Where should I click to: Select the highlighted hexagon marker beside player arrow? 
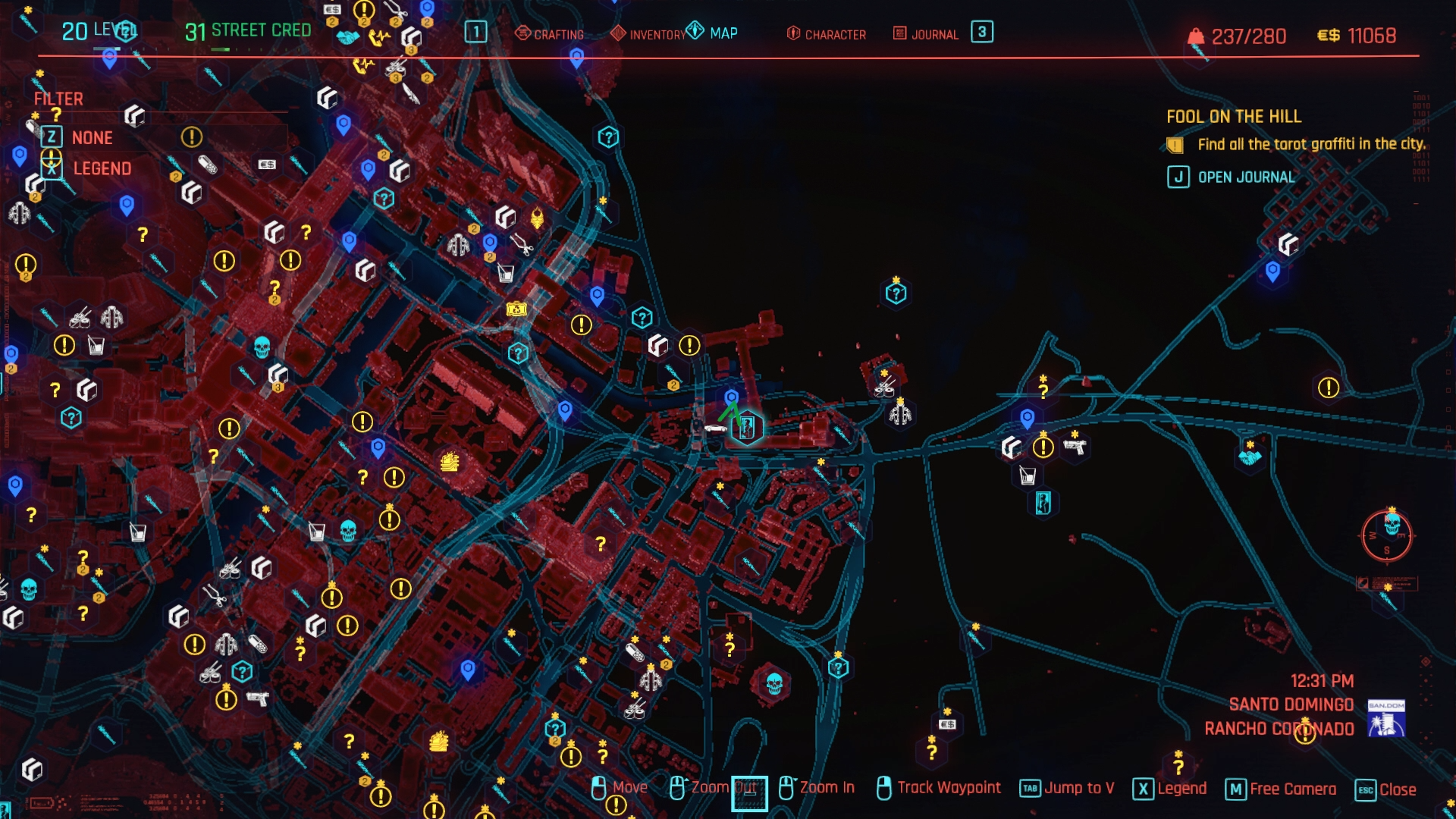(x=747, y=428)
